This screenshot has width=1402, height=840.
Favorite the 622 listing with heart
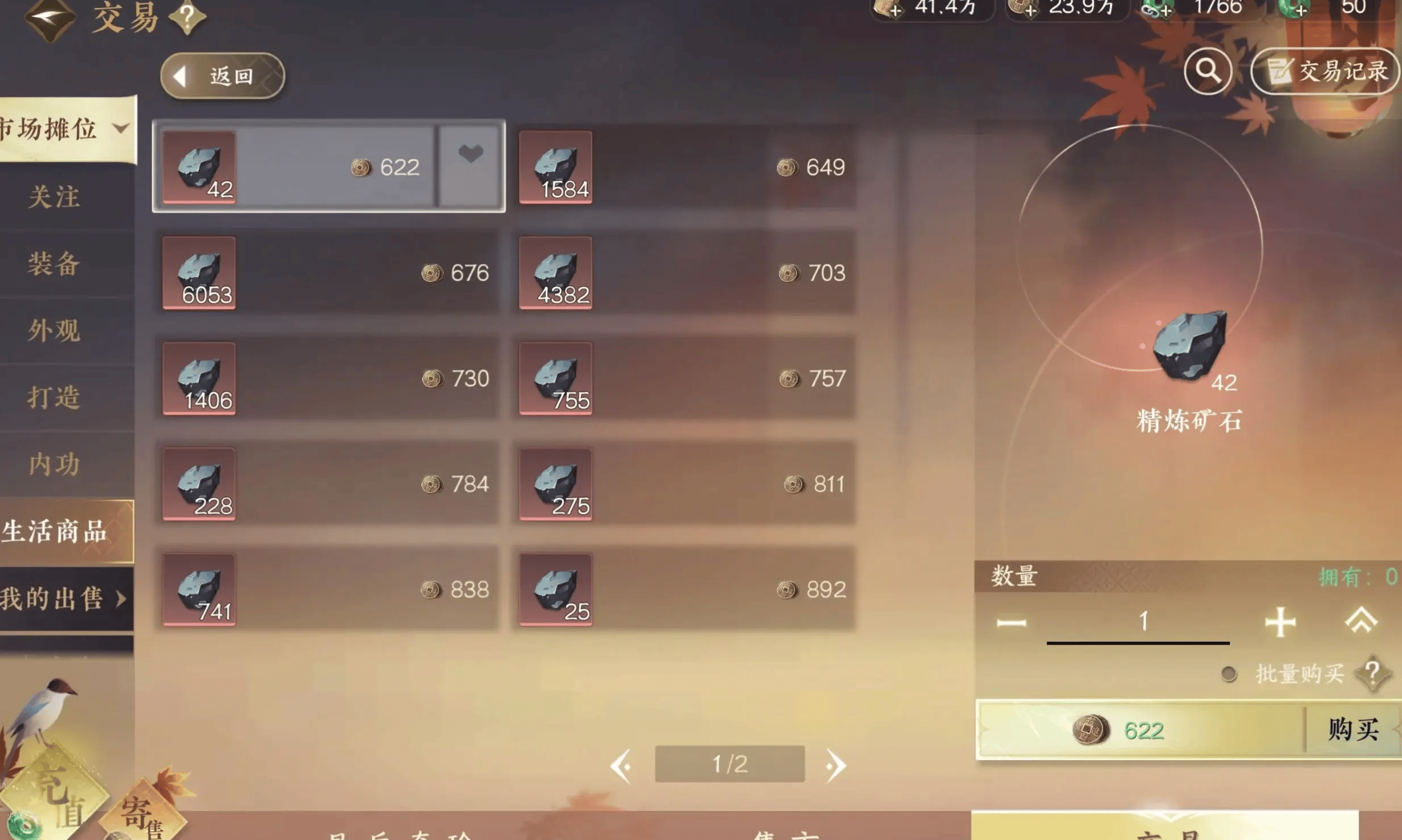(x=470, y=154)
